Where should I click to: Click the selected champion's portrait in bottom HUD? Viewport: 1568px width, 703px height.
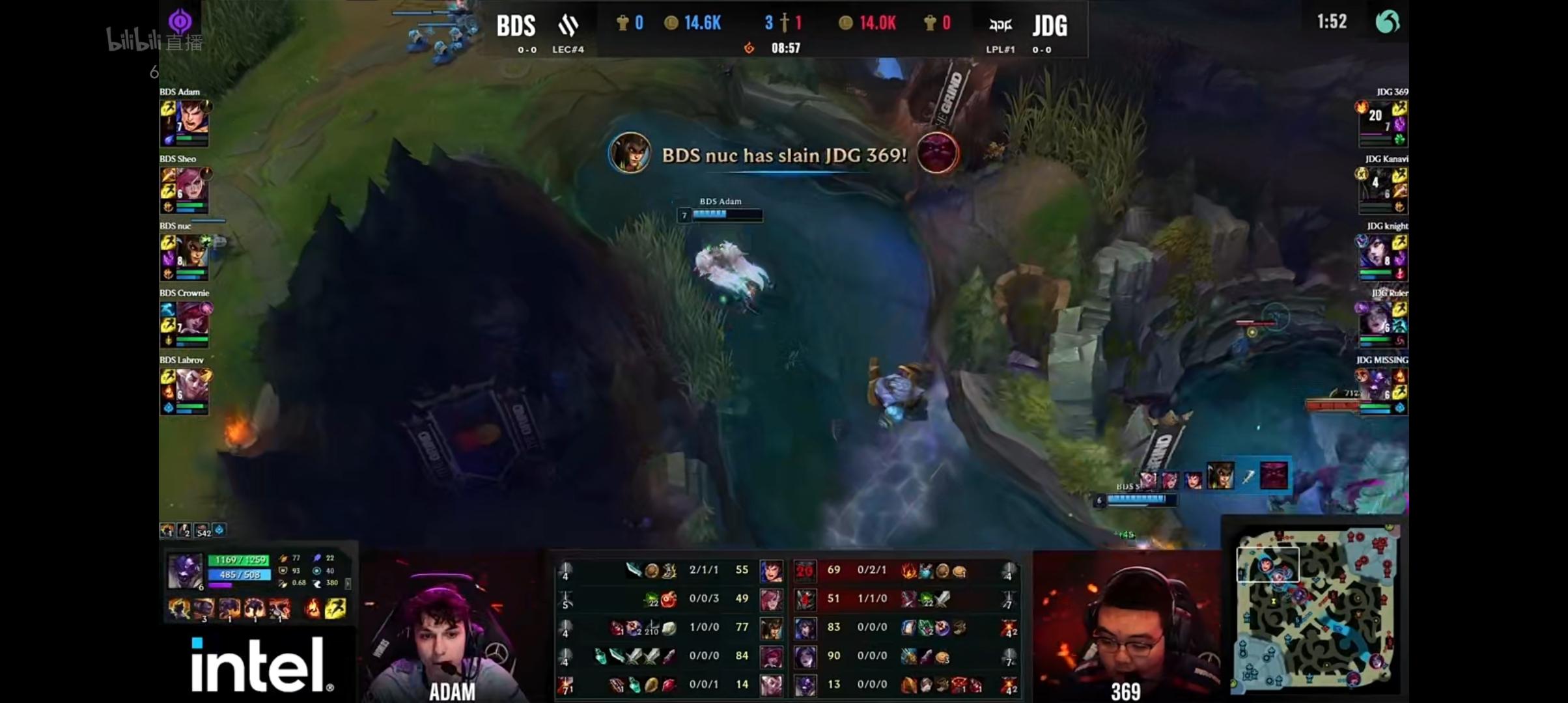tap(185, 570)
